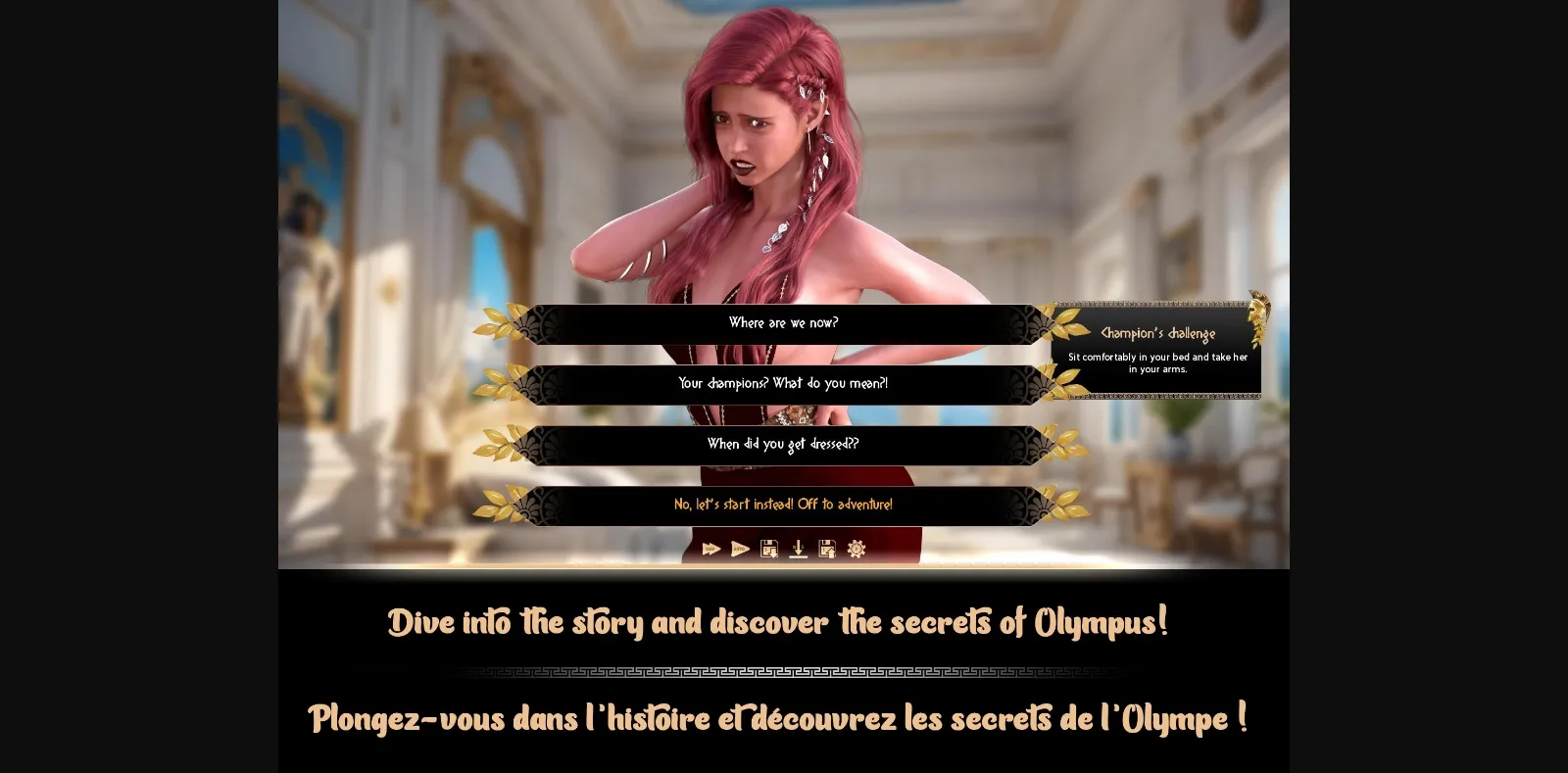Click the Greek key pattern divider
This screenshot has width=1568, height=773.
[x=784, y=672]
